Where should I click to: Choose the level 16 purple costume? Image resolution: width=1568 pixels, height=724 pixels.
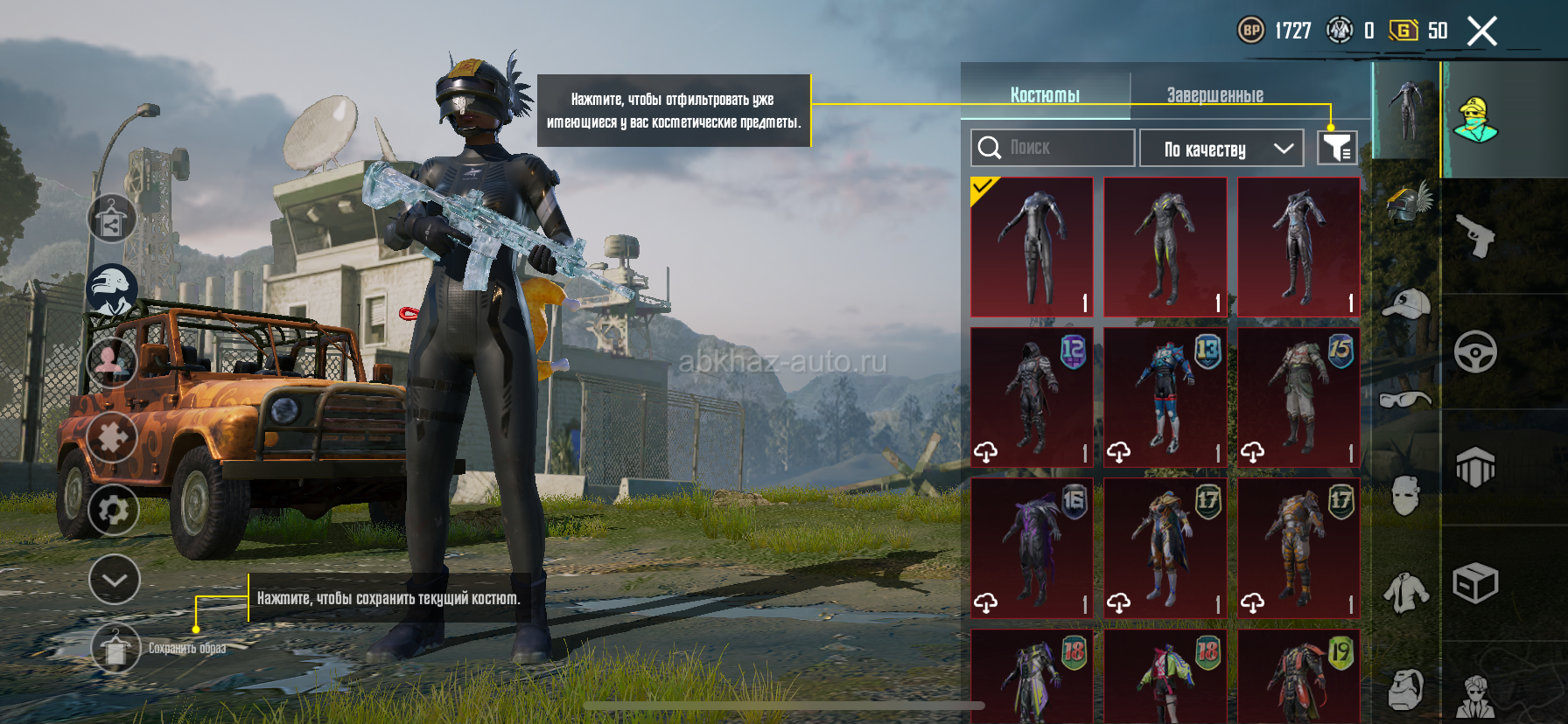pos(1032,547)
